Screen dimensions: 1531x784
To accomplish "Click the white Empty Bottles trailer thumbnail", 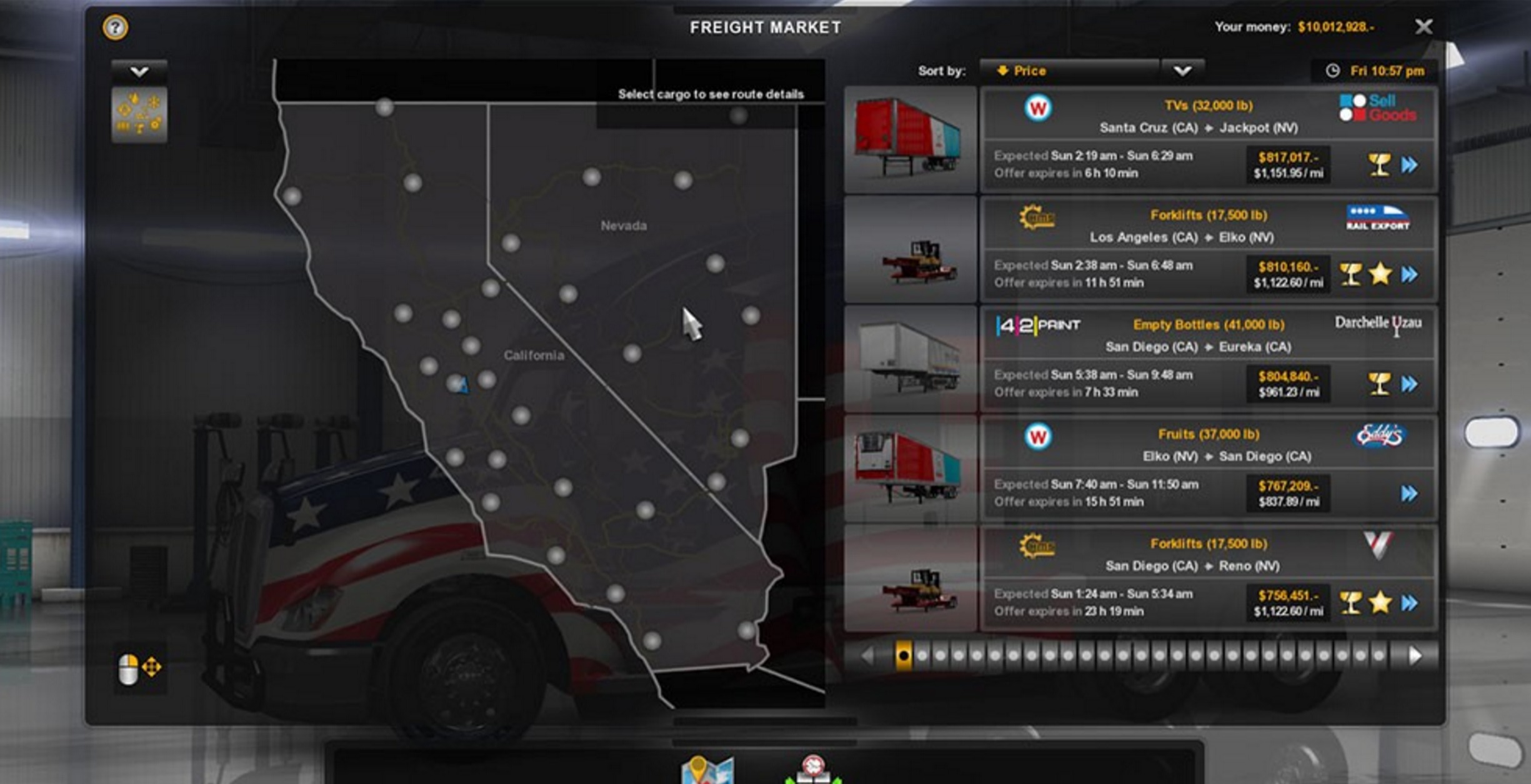I will click(910, 358).
